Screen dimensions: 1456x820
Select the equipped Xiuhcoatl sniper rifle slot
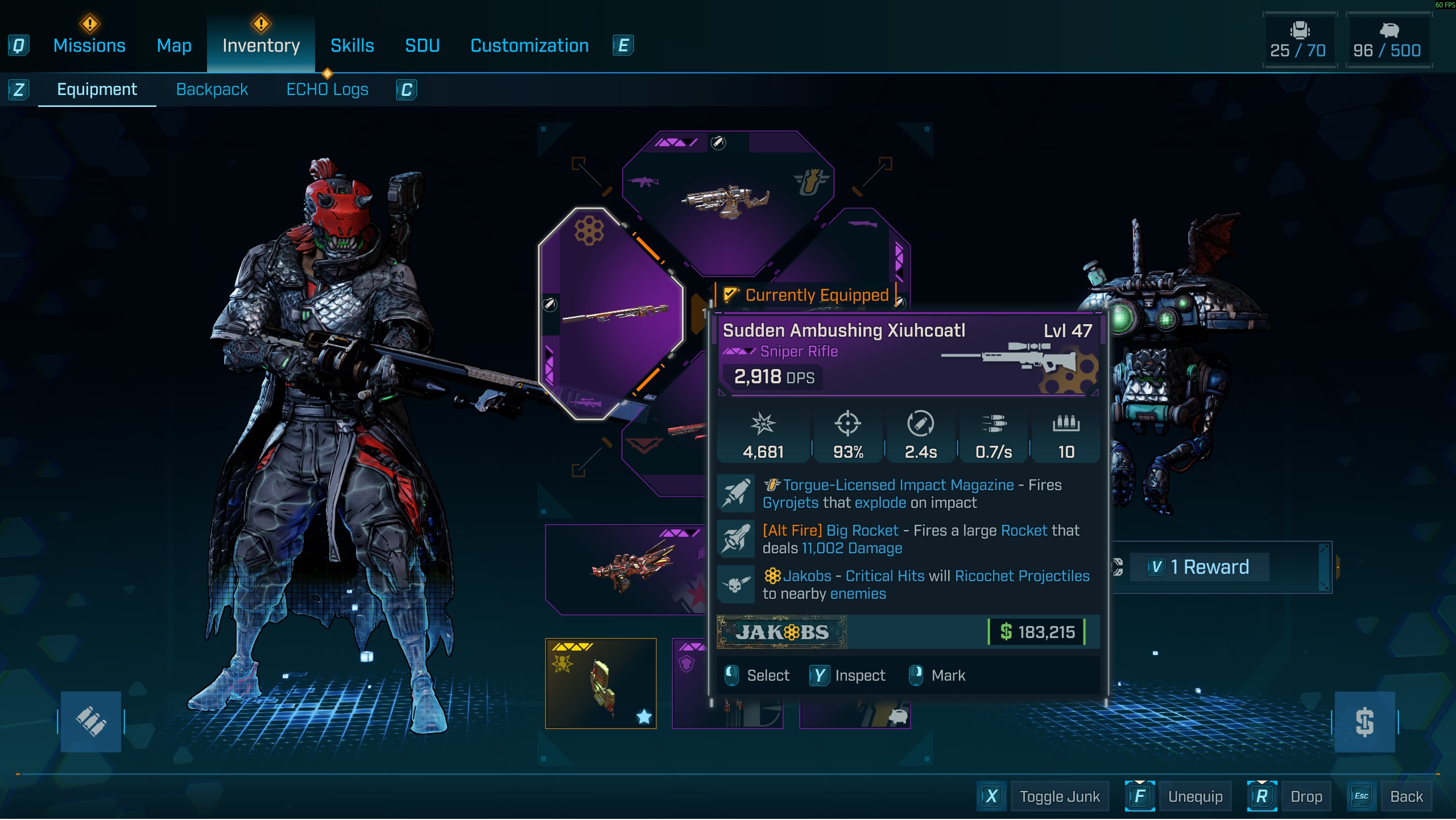610,313
